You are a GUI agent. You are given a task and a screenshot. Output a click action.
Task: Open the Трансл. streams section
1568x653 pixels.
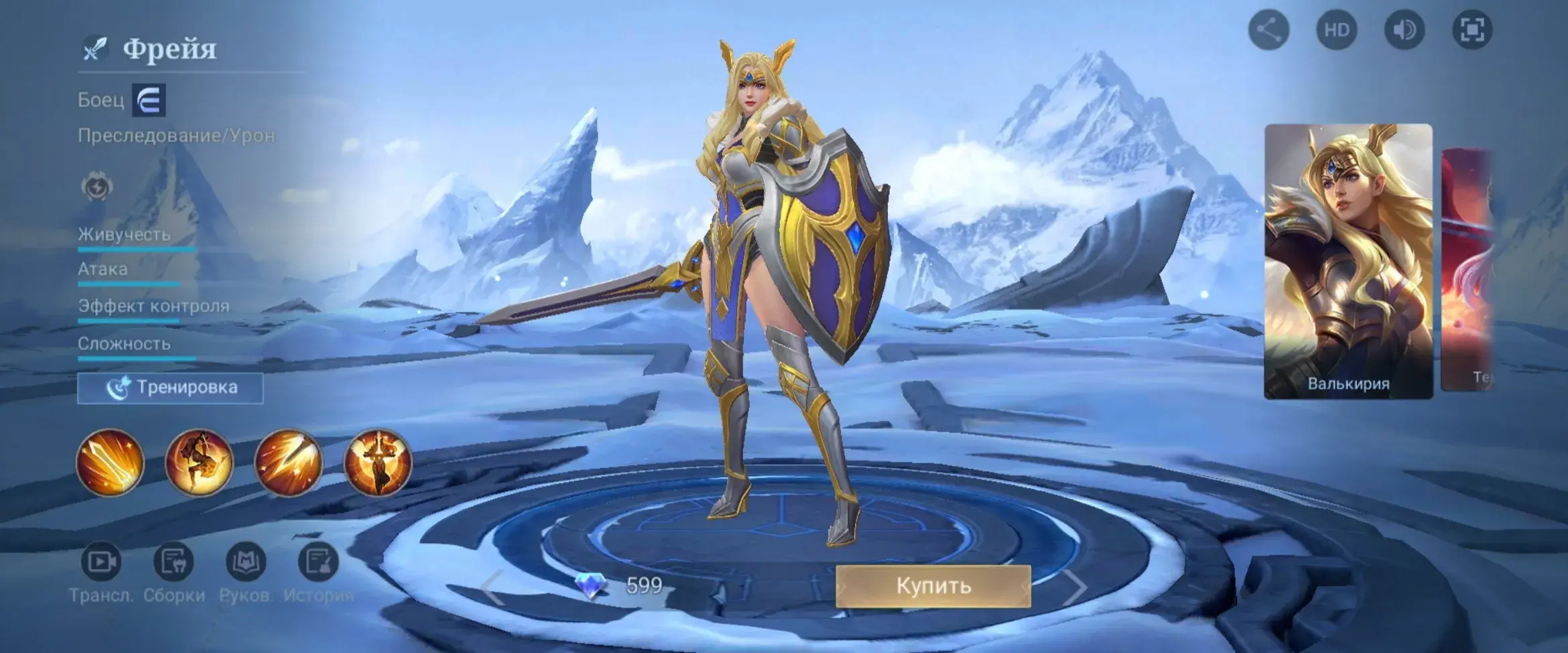tap(101, 562)
